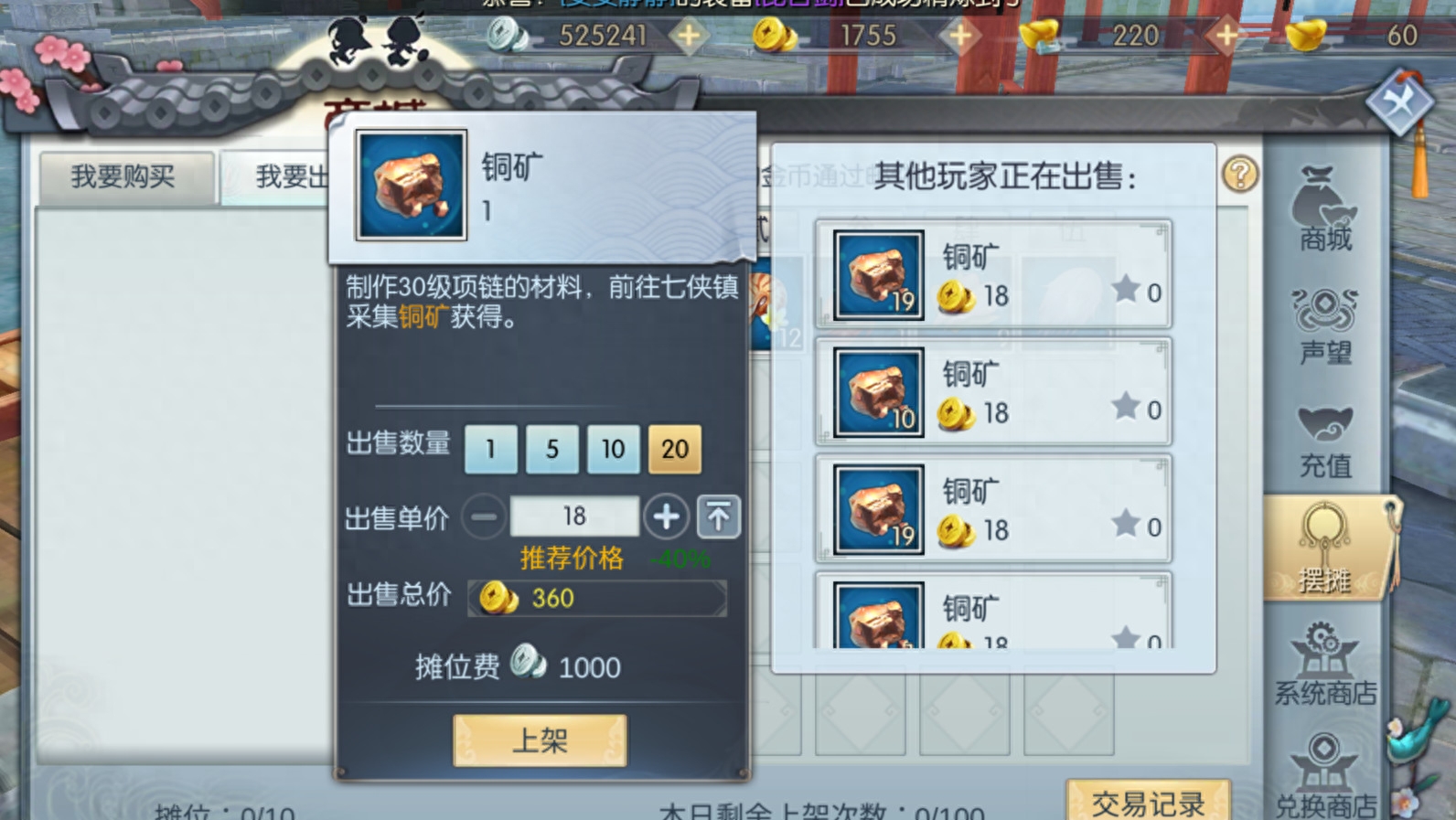This screenshot has height=820, width=1456.
Task: Click the unit price input field showing 18
Action: [574, 516]
